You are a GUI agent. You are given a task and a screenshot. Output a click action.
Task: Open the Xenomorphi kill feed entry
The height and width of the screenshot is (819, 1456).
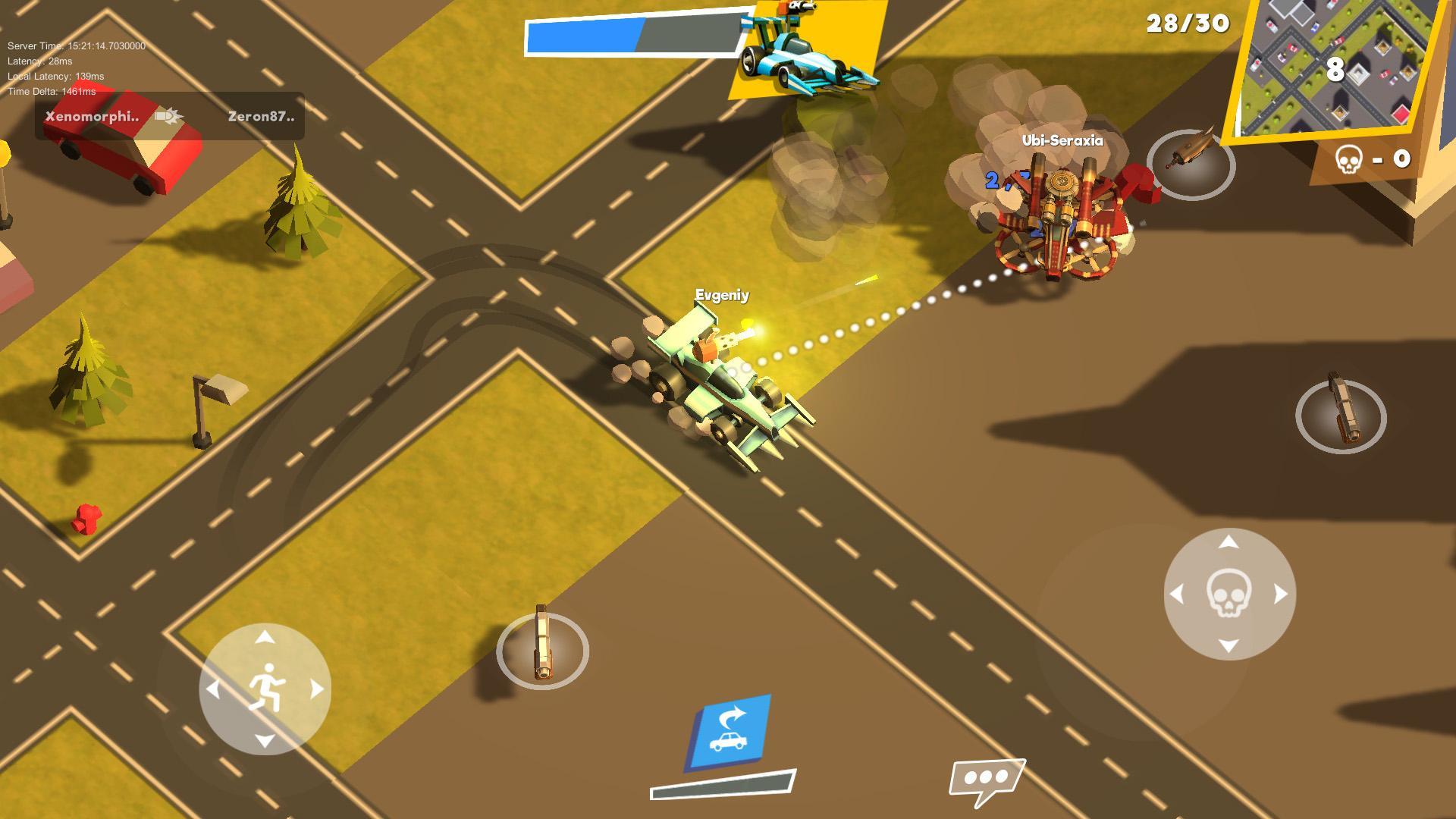coord(93,115)
